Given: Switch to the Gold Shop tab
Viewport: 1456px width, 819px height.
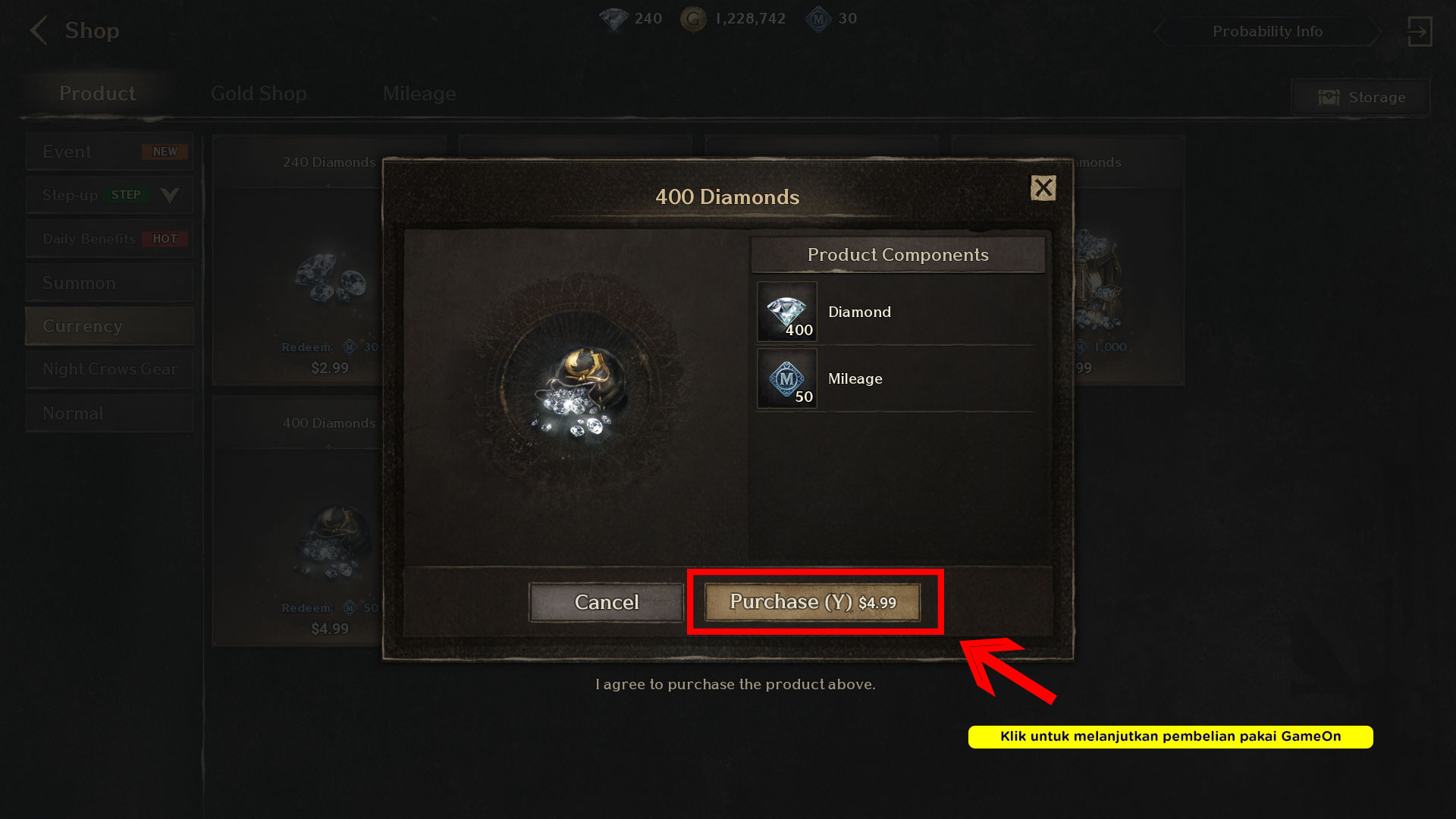Looking at the screenshot, I should [x=259, y=94].
